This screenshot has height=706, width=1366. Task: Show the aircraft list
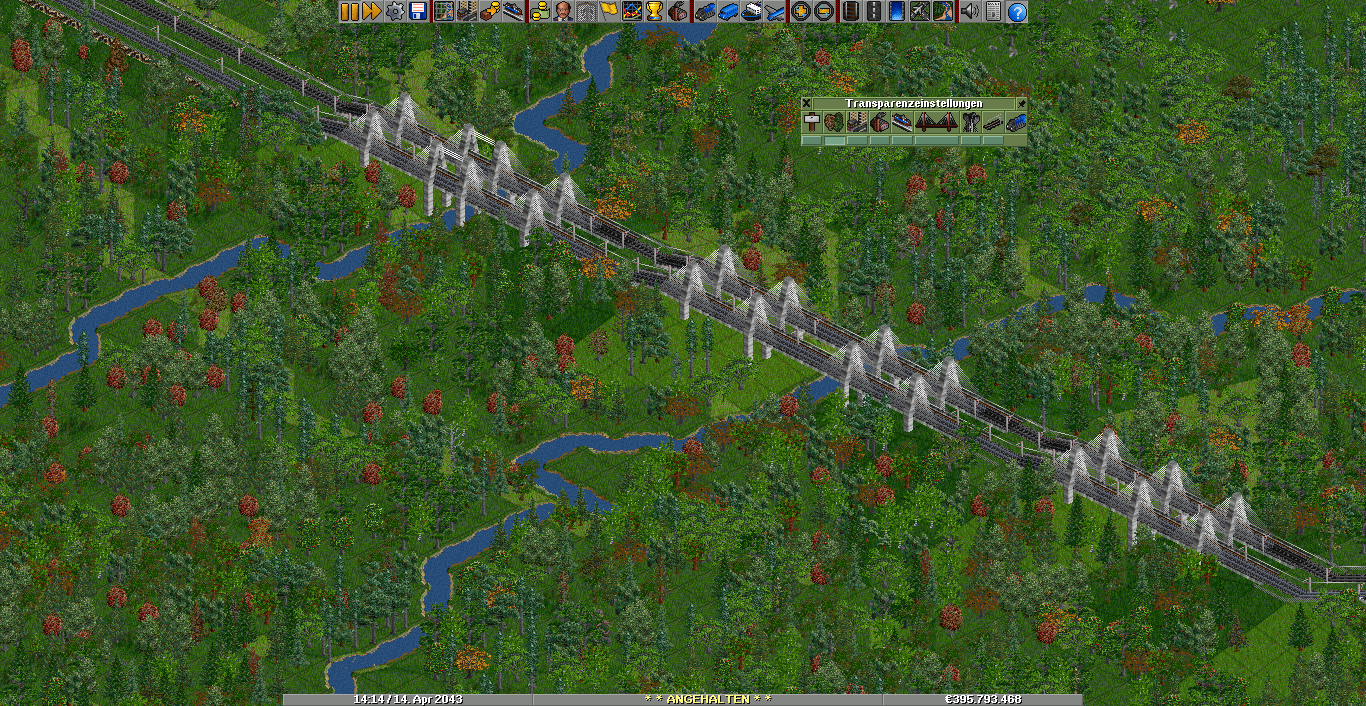[x=774, y=12]
